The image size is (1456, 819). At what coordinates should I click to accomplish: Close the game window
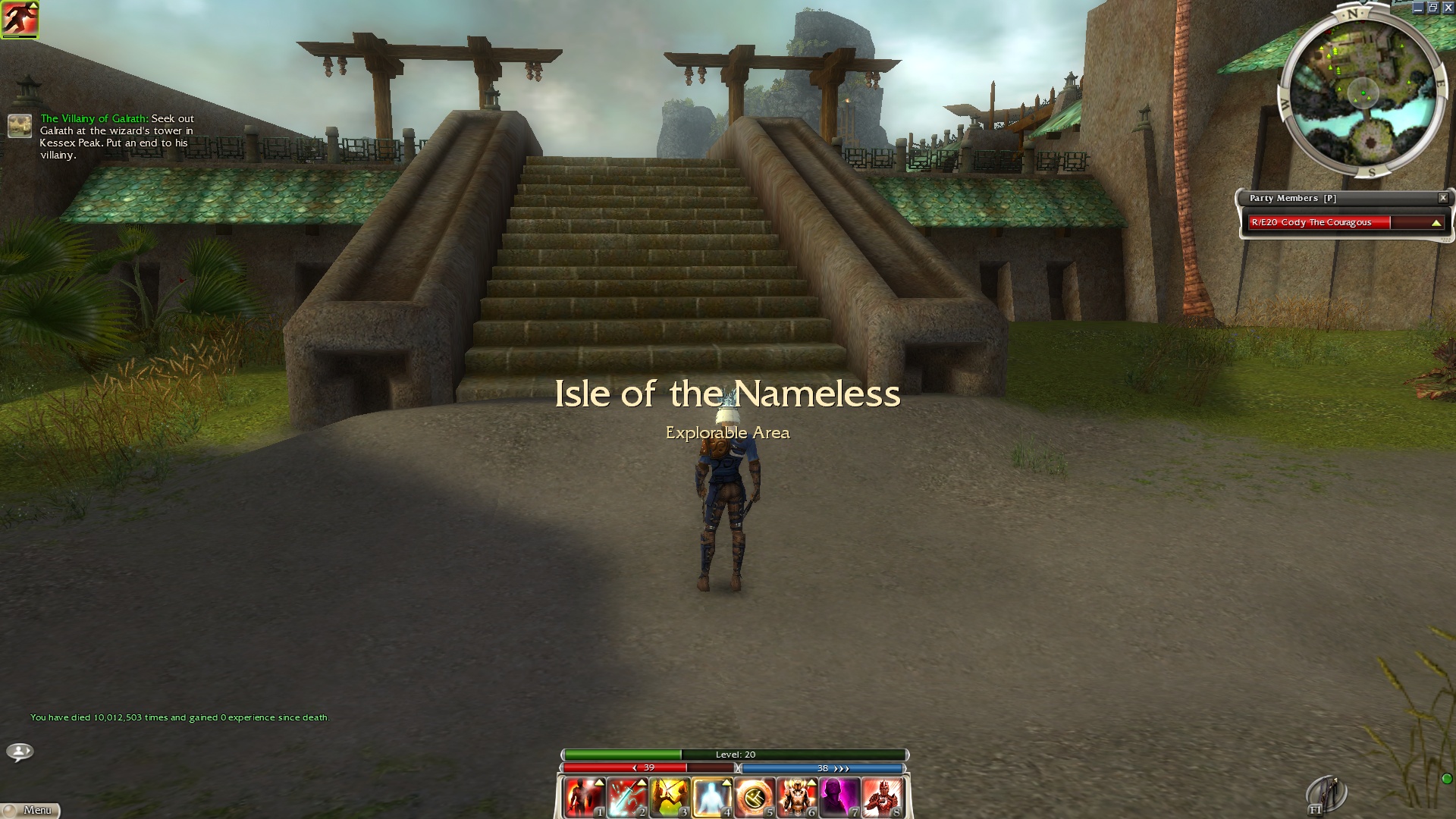[x=1448, y=8]
